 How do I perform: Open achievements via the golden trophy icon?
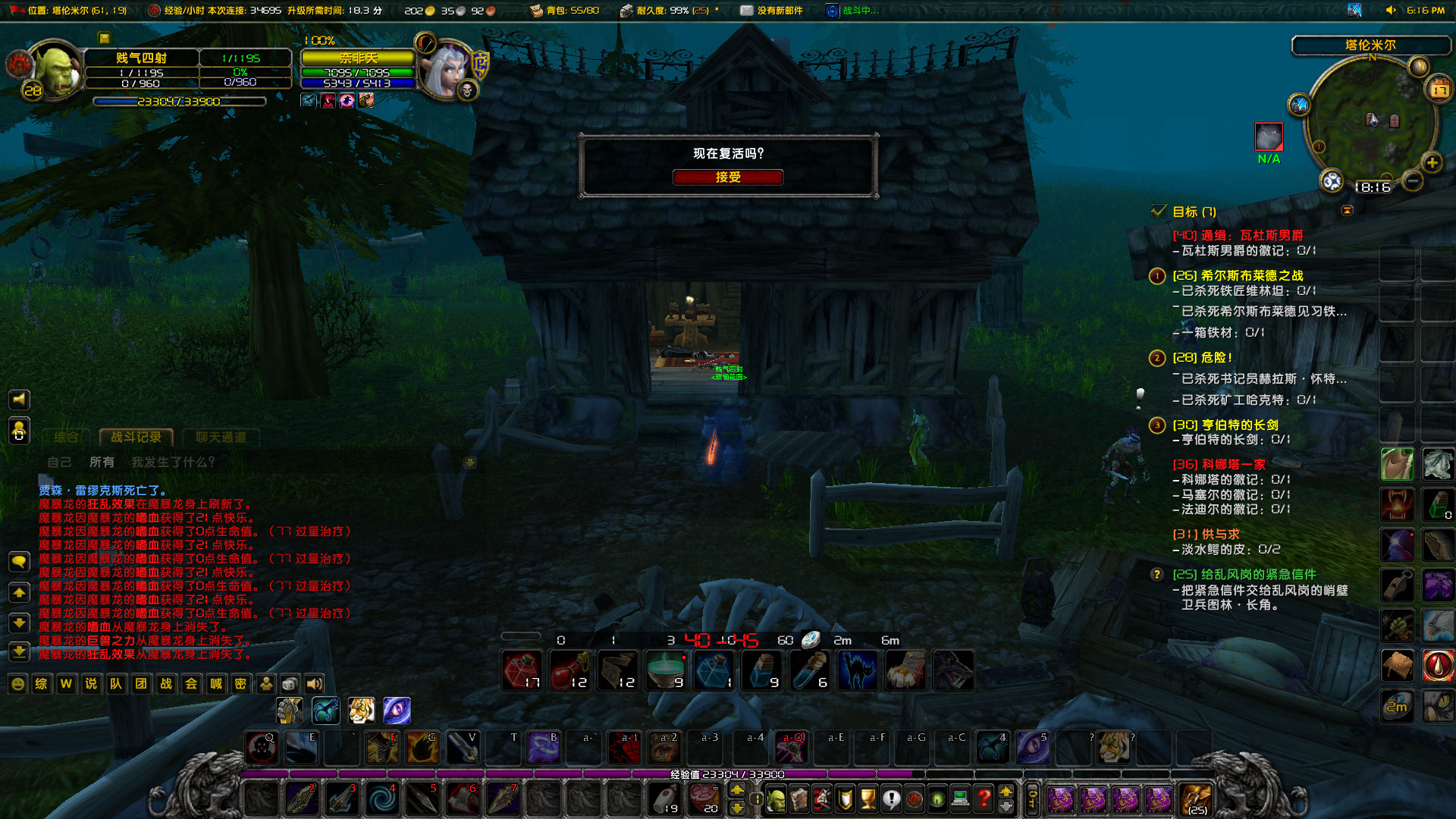(868, 796)
